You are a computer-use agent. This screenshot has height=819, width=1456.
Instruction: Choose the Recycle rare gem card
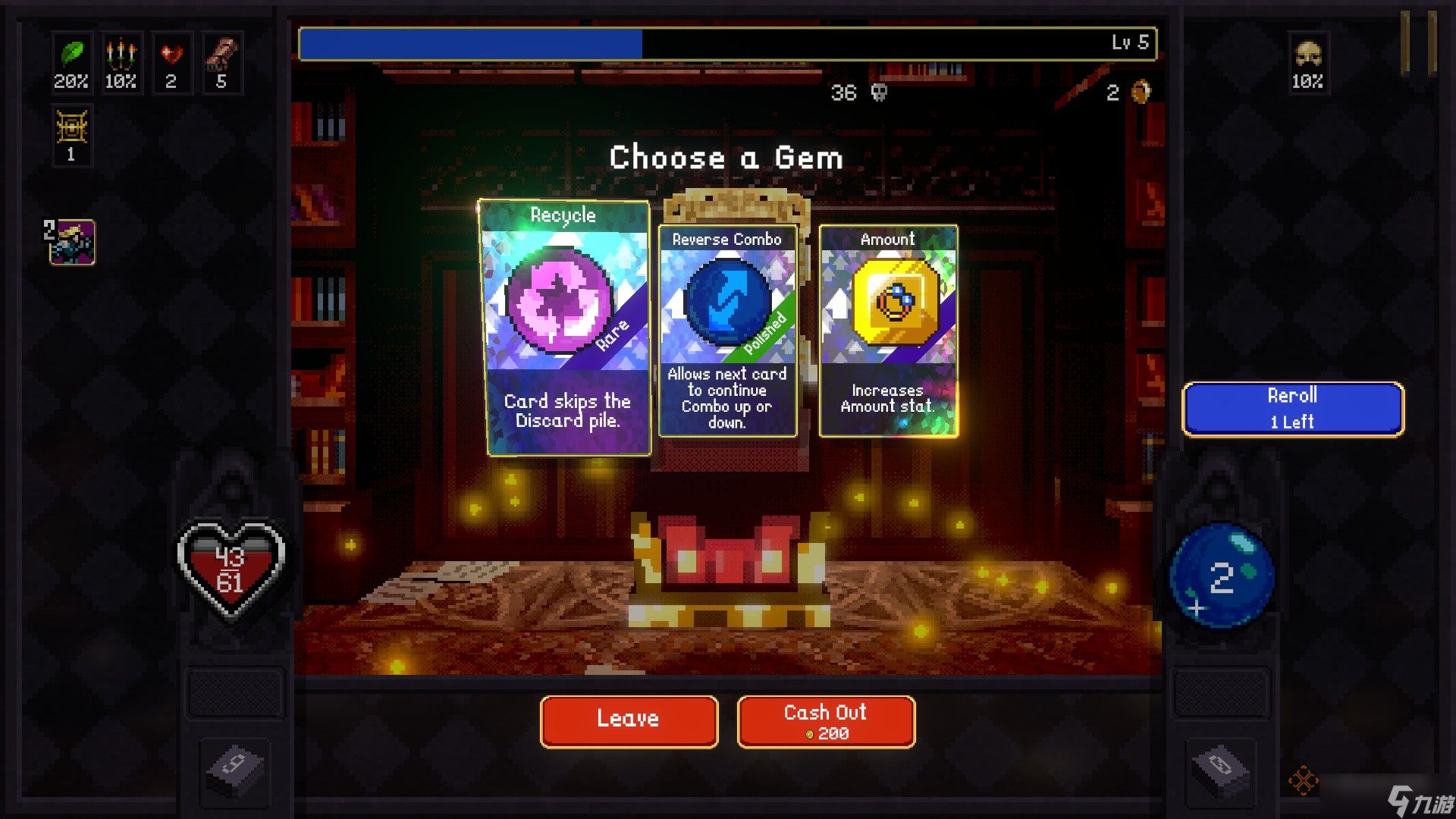[x=565, y=328]
